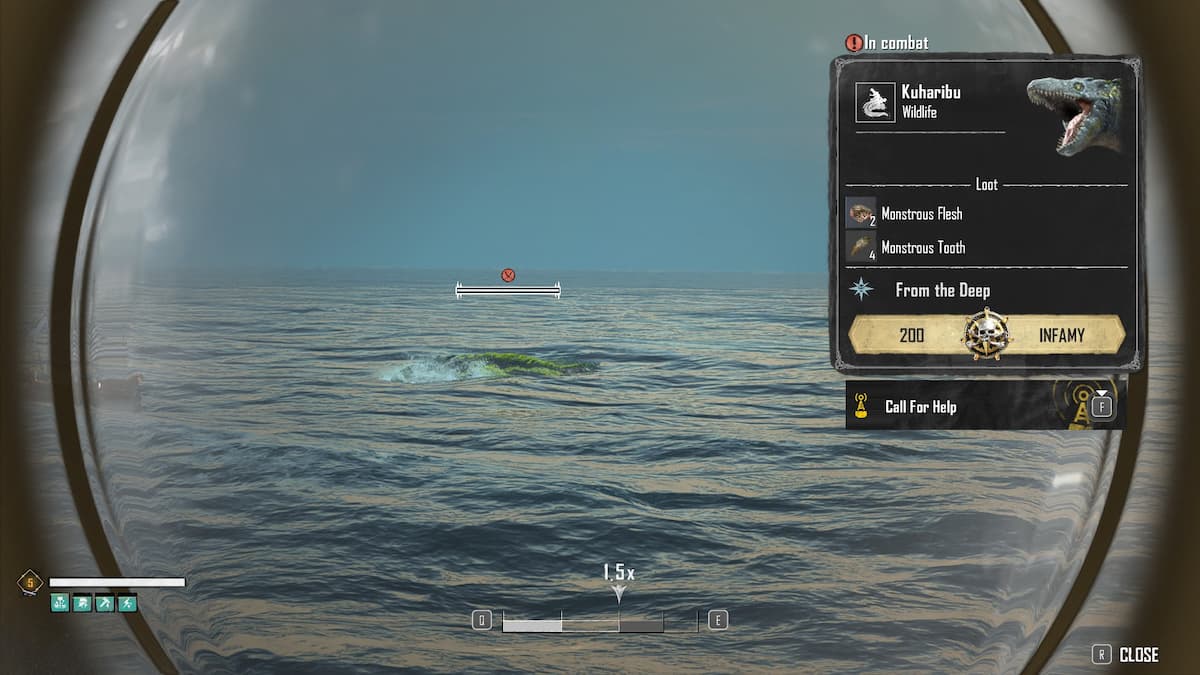
Task: Click the Kuharibu wildlife type icon
Action: pyautogui.click(x=875, y=102)
